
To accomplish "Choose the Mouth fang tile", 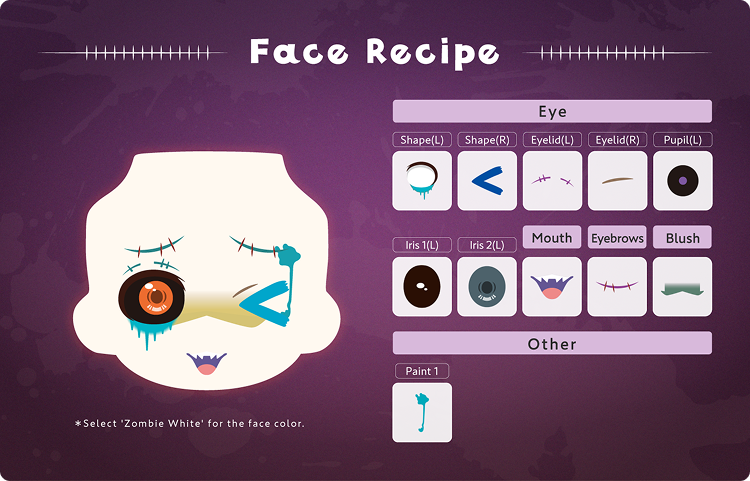I will pyautogui.click(x=552, y=287).
